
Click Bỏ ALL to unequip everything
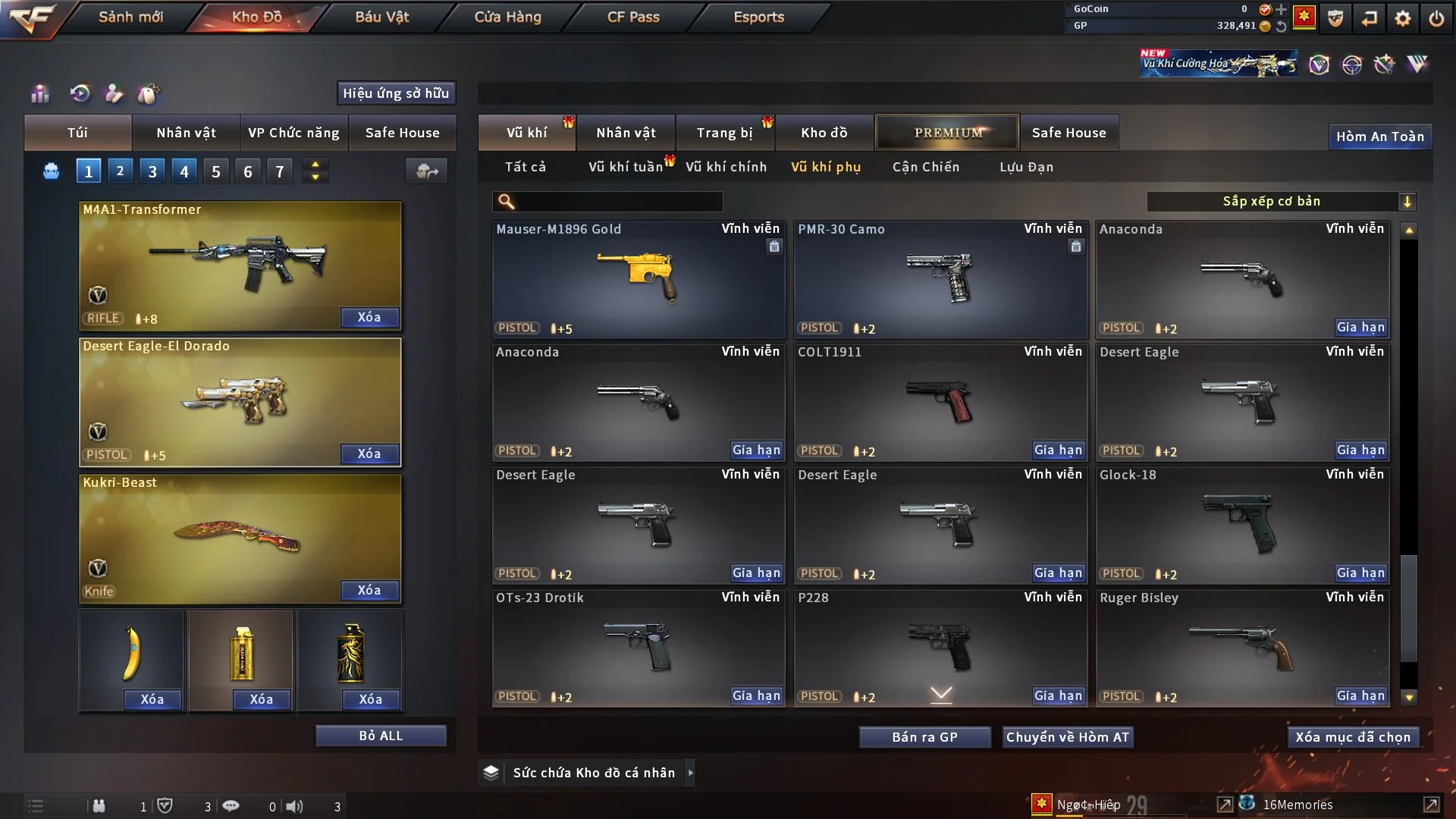click(x=381, y=736)
